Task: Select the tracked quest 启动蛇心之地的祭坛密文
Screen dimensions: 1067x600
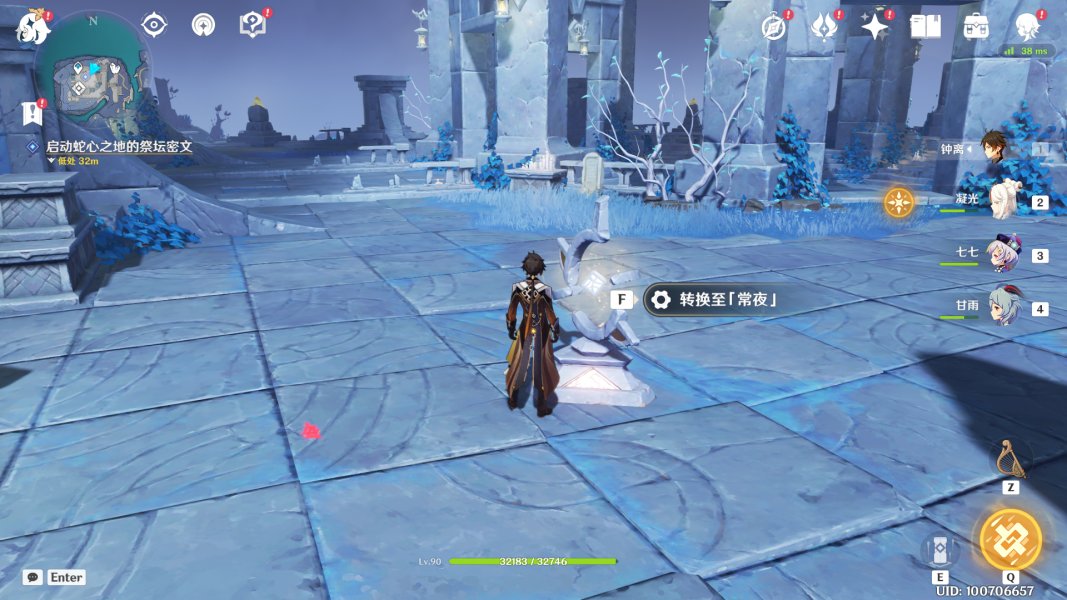Action: pyautogui.click(x=118, y=146)
